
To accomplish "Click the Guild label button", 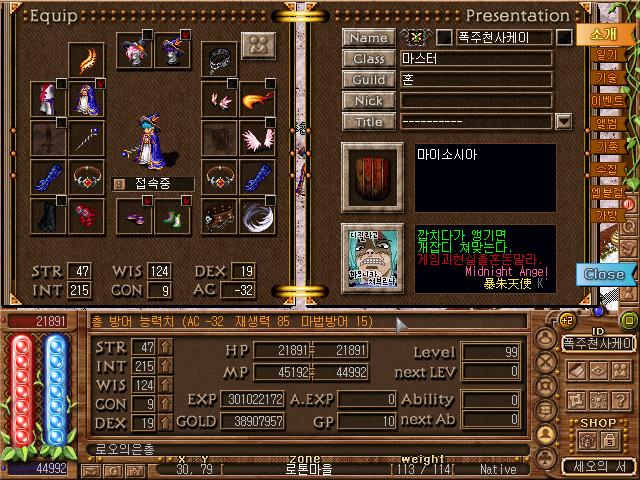I will click(367, 80).
